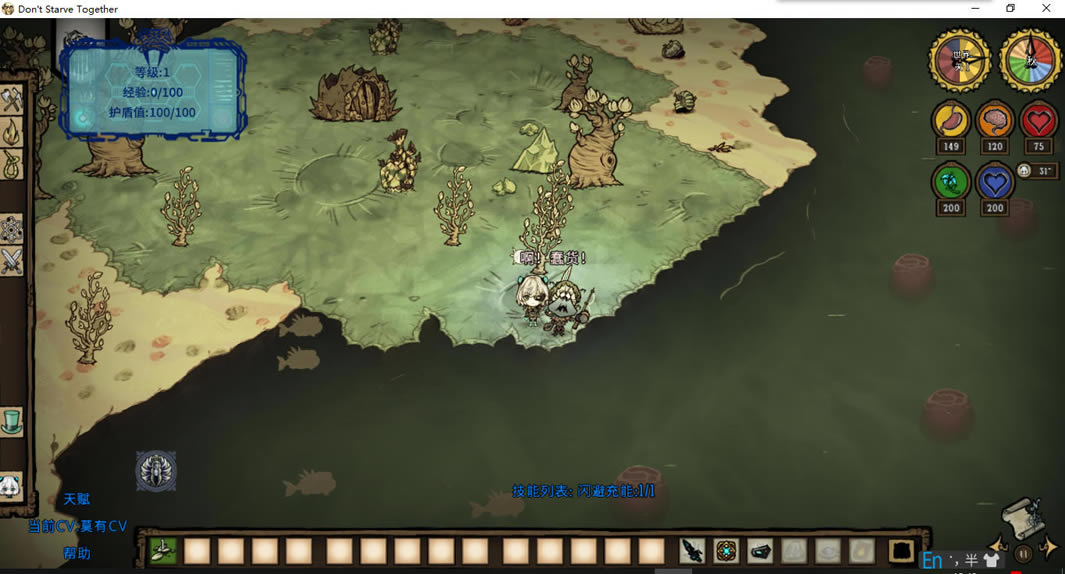Click the 天赋 talent button
This screenshot has height=574, width=1065.
(x=77, y=499)
